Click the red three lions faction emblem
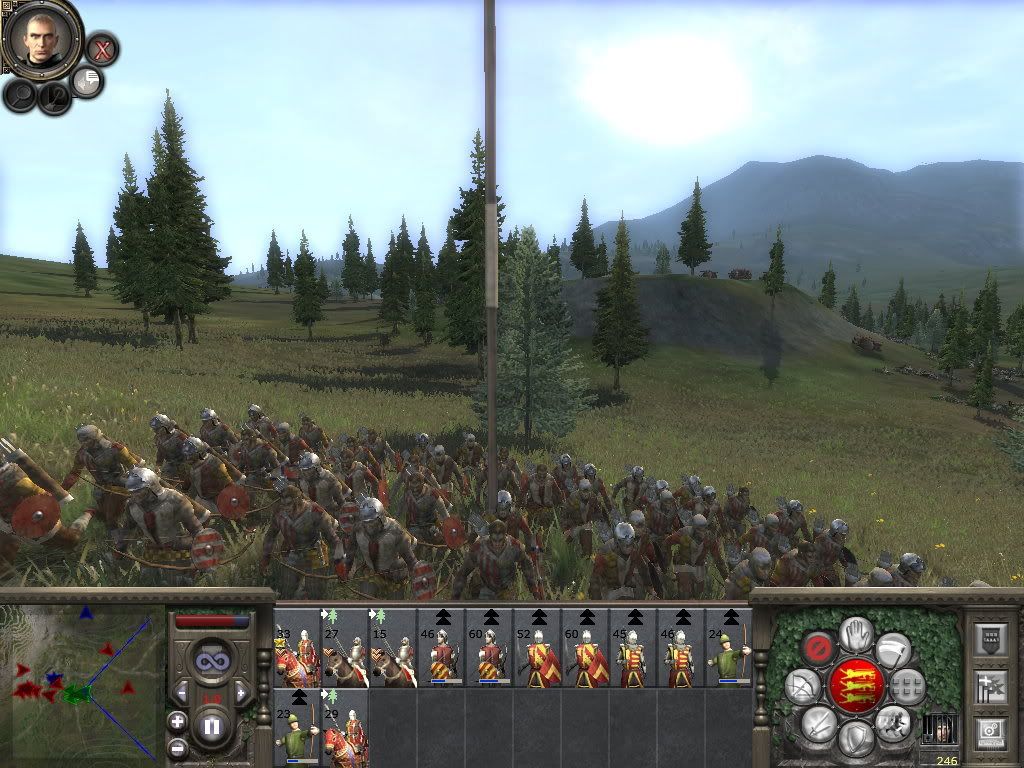 coord(855,684)
